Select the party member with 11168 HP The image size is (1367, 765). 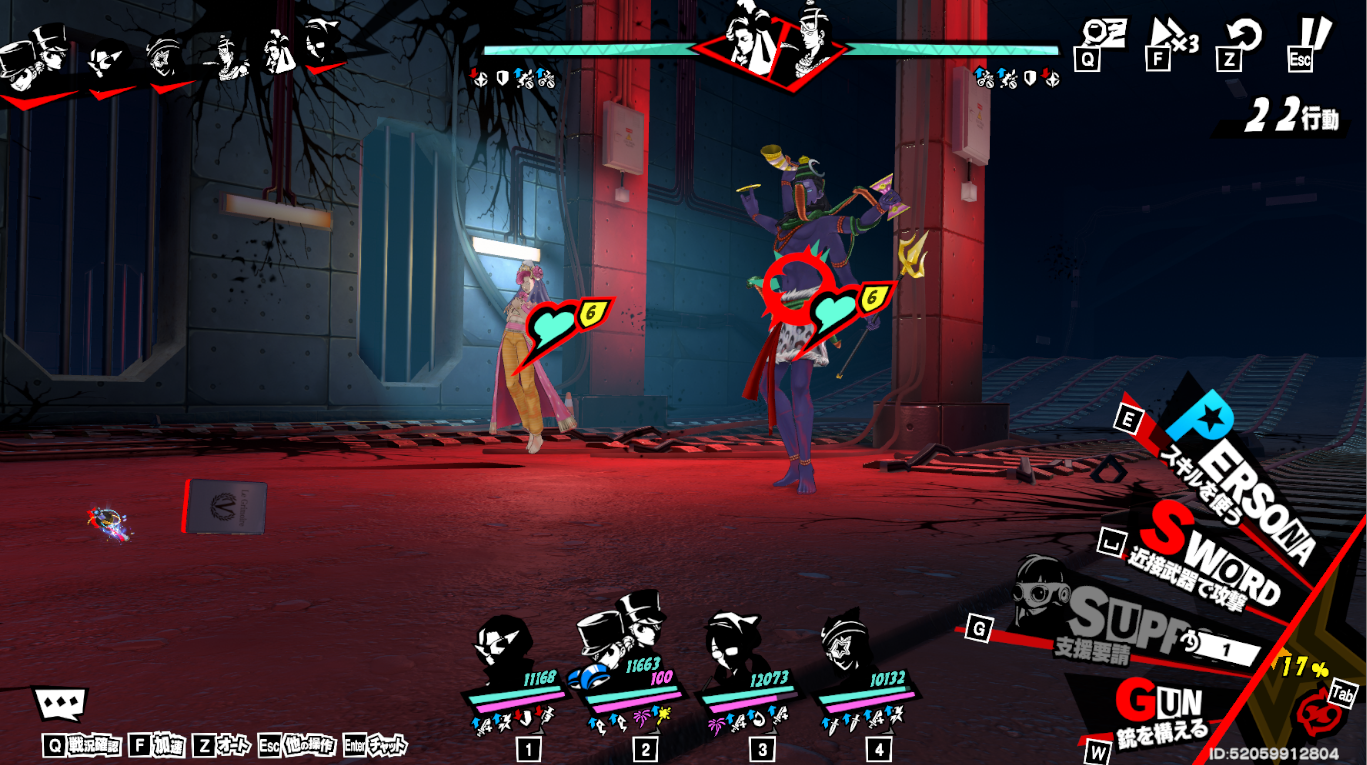(x=513, y=658)
